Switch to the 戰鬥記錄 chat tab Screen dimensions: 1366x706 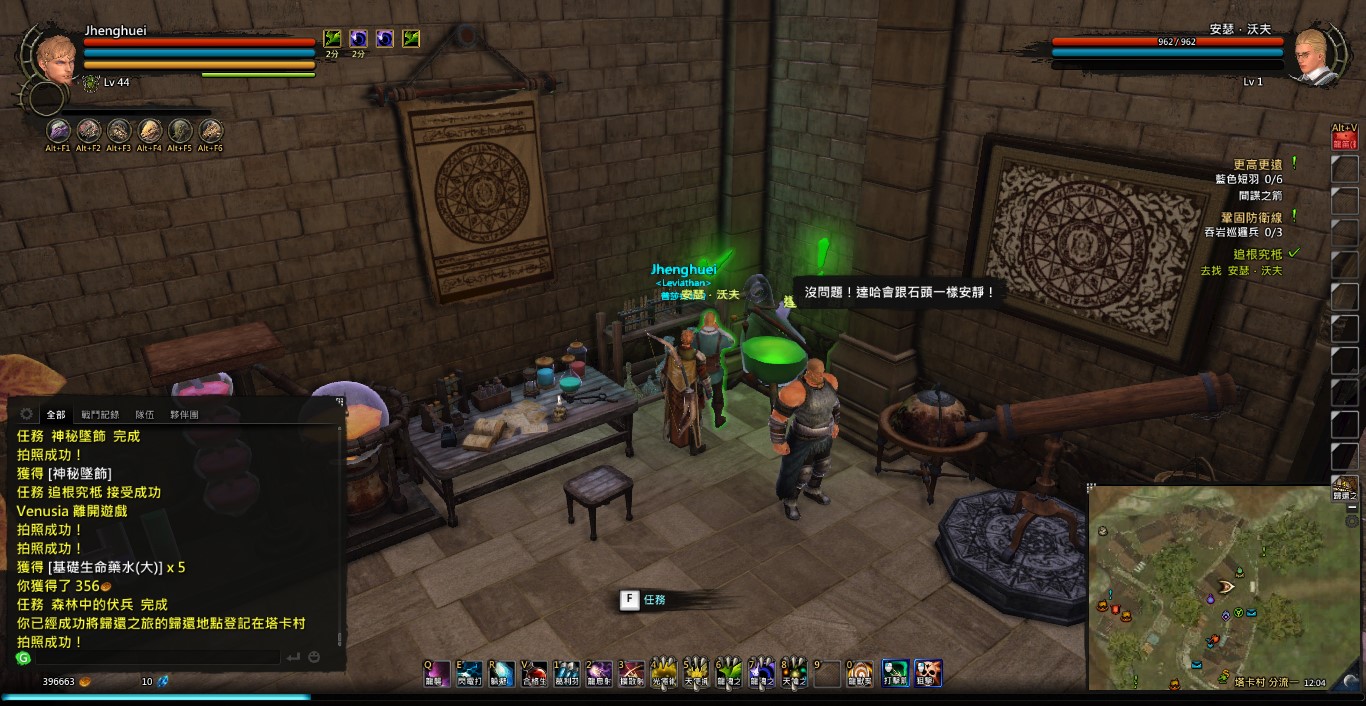pyautogui.click(x=100, y=414)
